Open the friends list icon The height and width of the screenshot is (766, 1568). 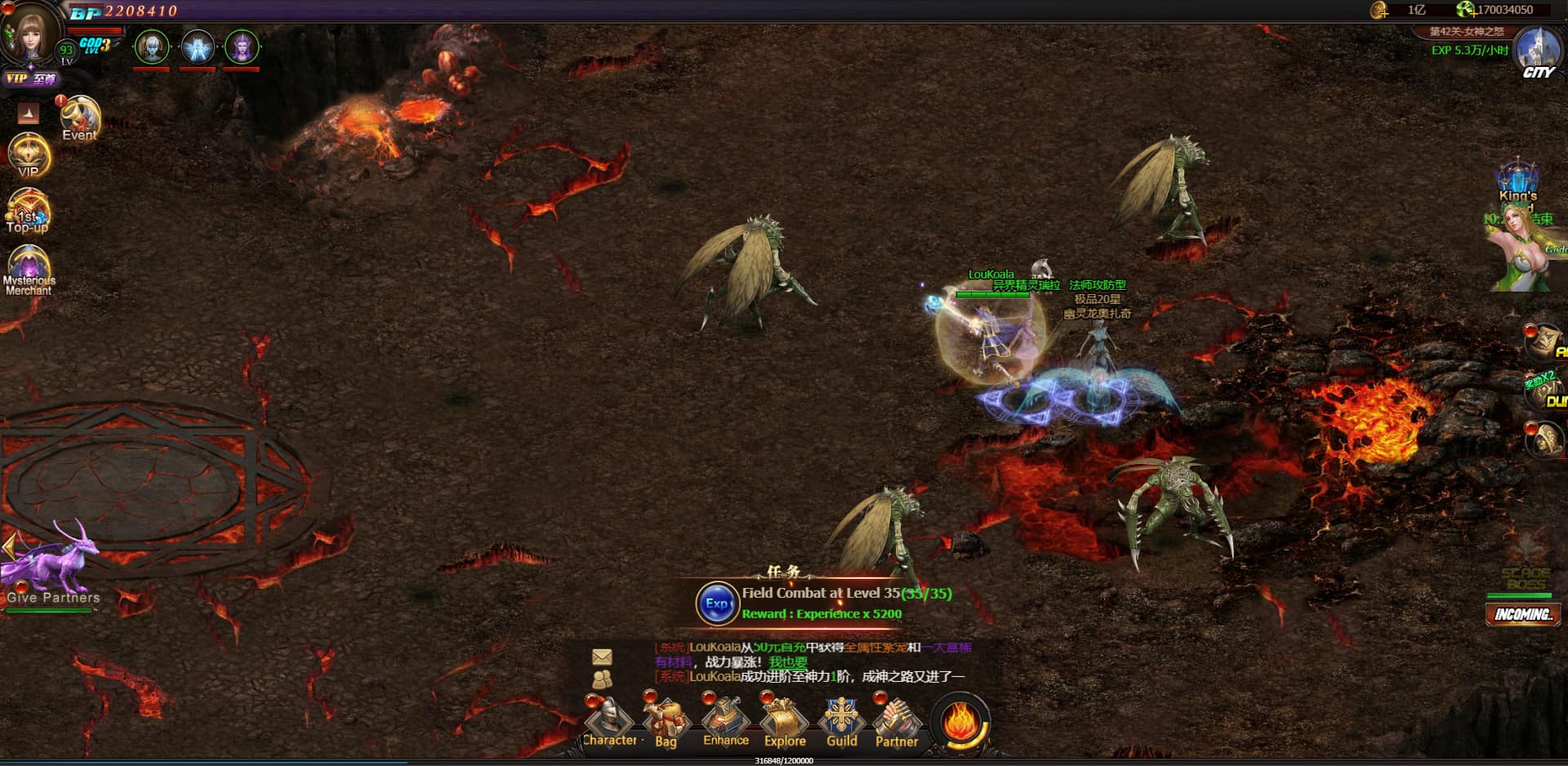[x=602, y=679]
